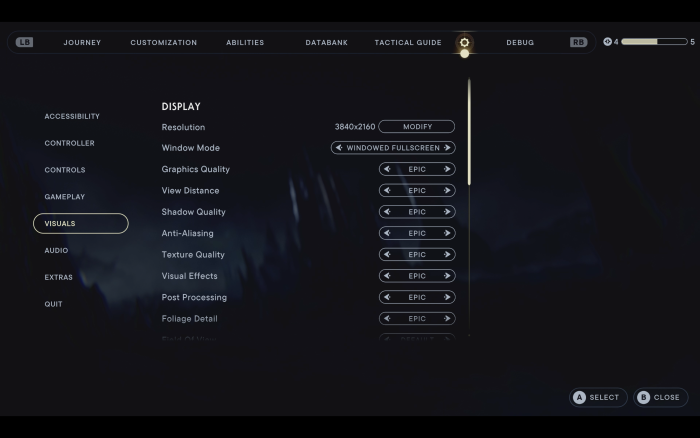700x438 pixels.
Task: Switch to the Customization tab
Action: click(x=164, y=43)
